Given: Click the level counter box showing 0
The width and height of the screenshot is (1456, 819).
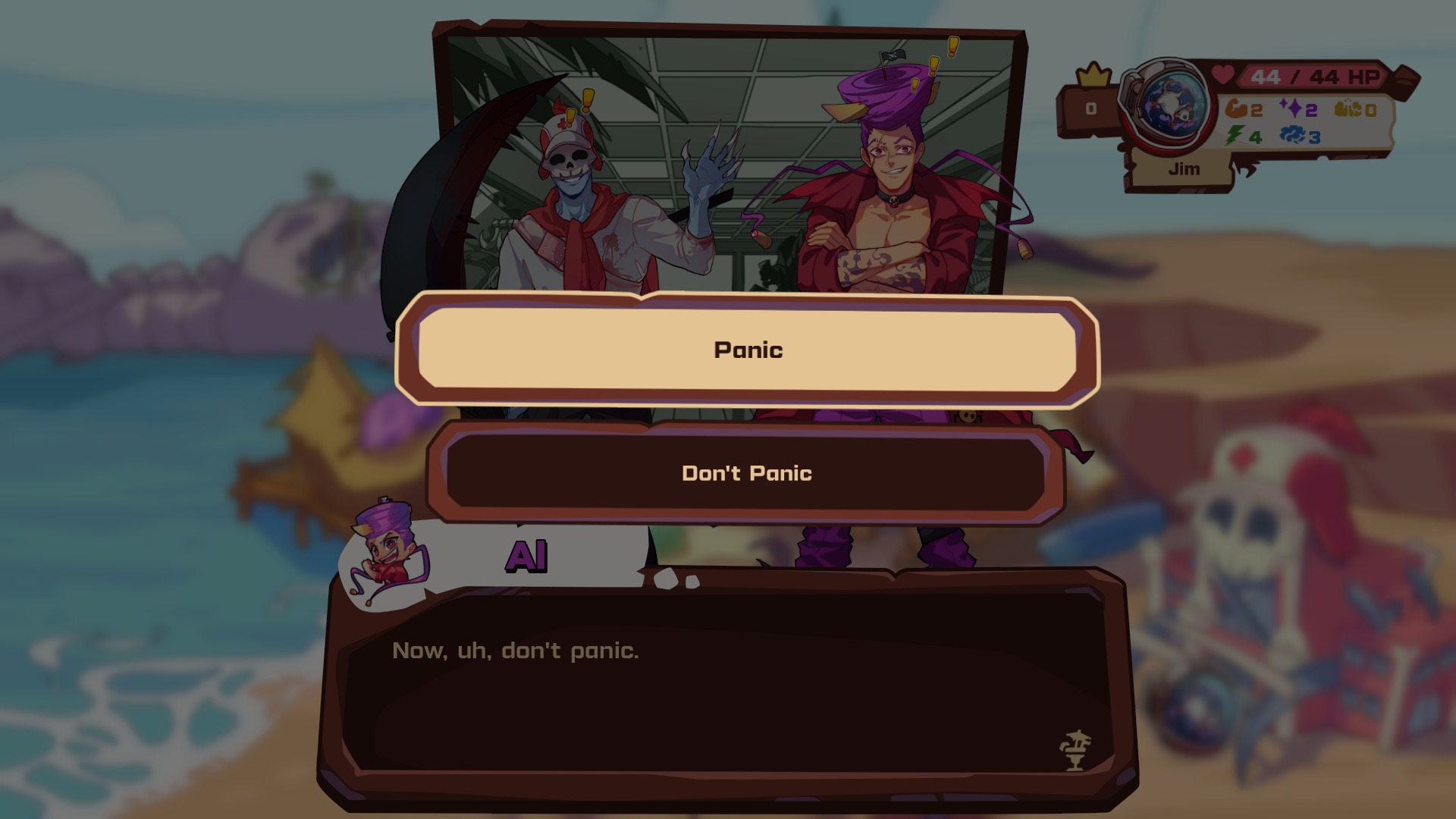Looking at the screenshot, I should (1091, 108).
